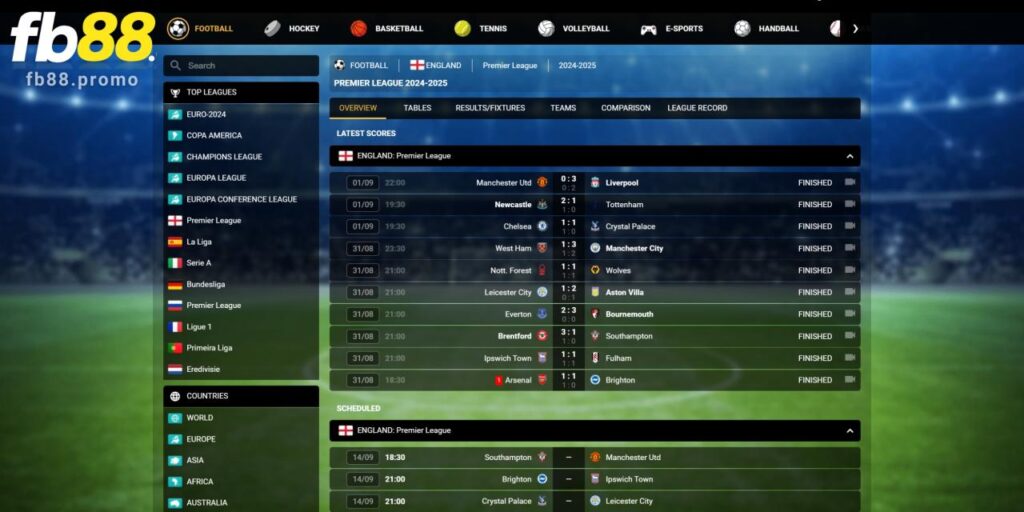Image resolution: width=1024 pixels, height=512 pixels.
Task: Switch to the Basketball sport section
Action: tap(387, 29)
